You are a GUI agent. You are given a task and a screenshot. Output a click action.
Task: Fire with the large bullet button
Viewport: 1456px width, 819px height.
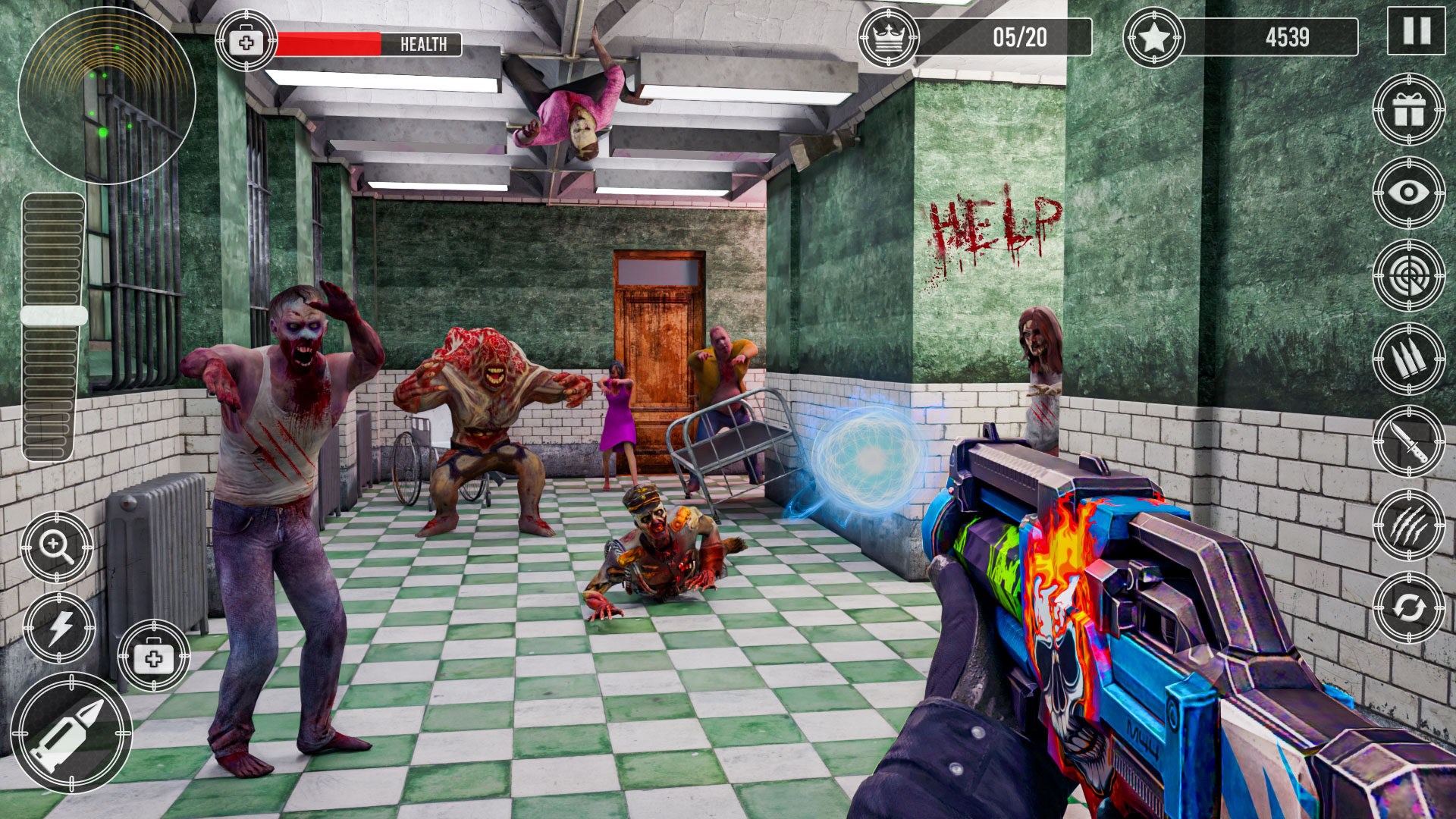pyautogui.click(x=71, y=733)
